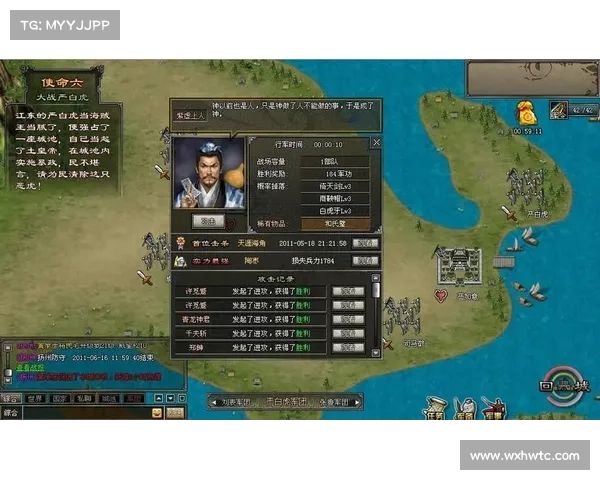This screenshot has width=600, height=480.
Task: Open the gold money bag icon
Action: (x=526, y=112)
